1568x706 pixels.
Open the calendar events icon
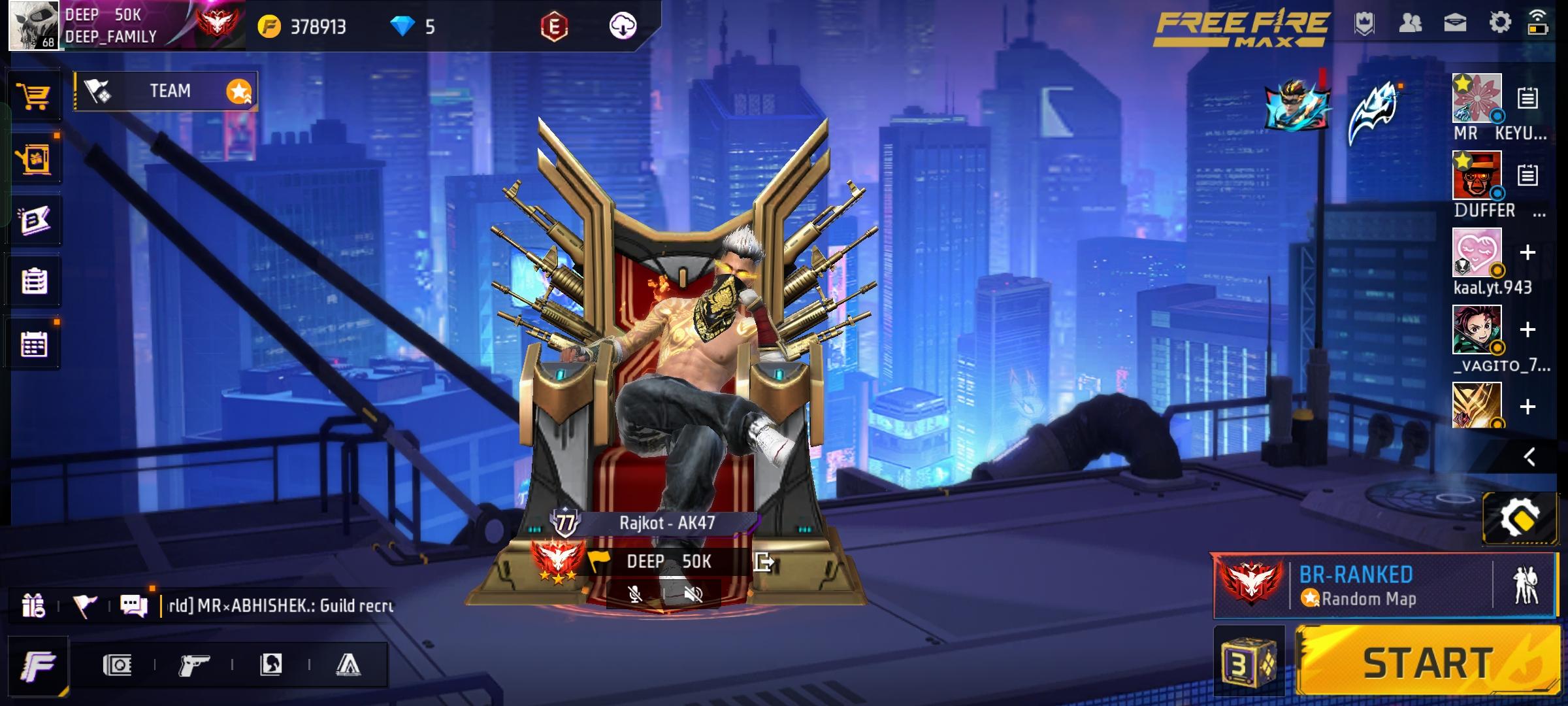(34, 345)
